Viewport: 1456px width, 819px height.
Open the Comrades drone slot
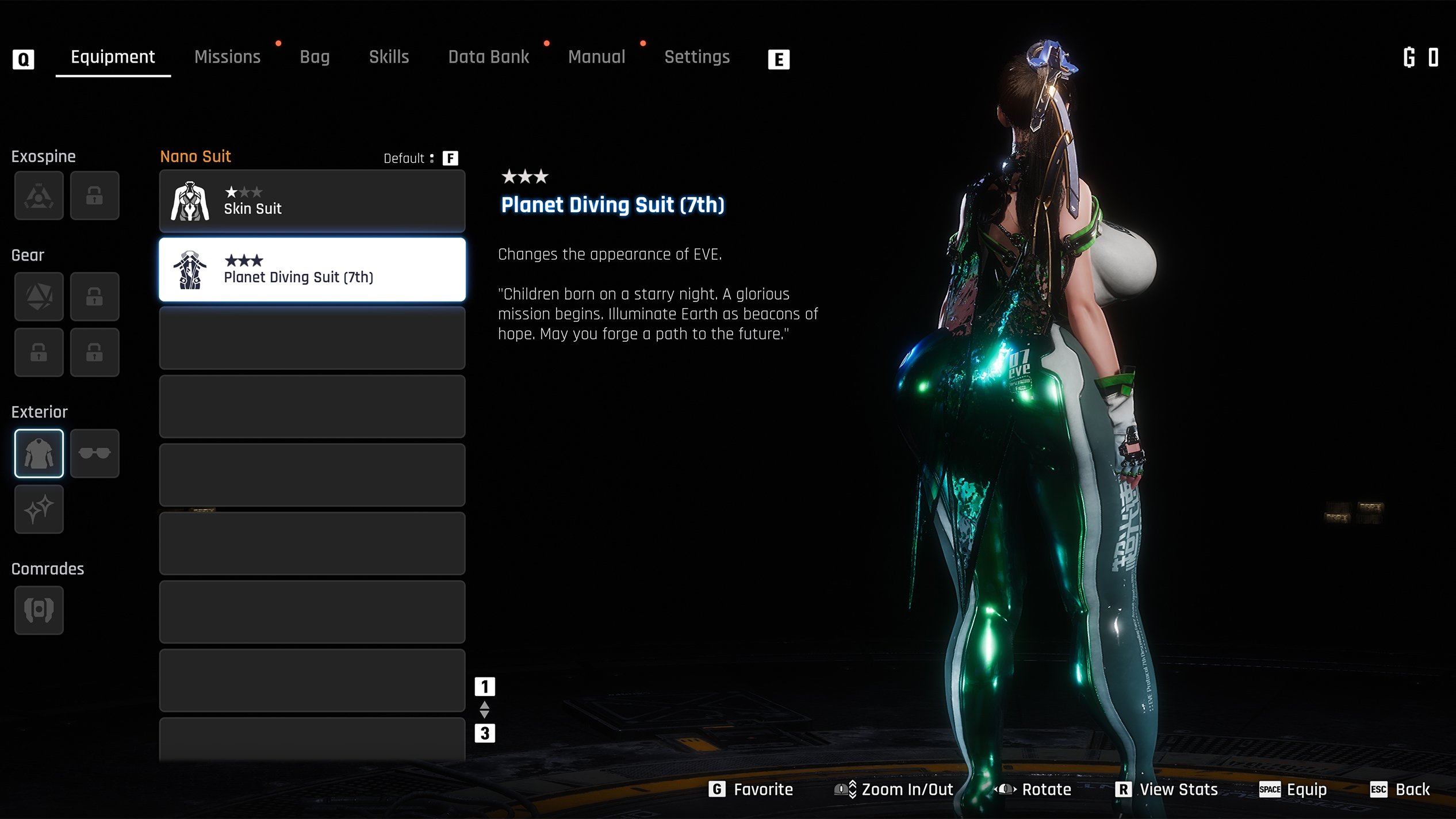point(39,610)
